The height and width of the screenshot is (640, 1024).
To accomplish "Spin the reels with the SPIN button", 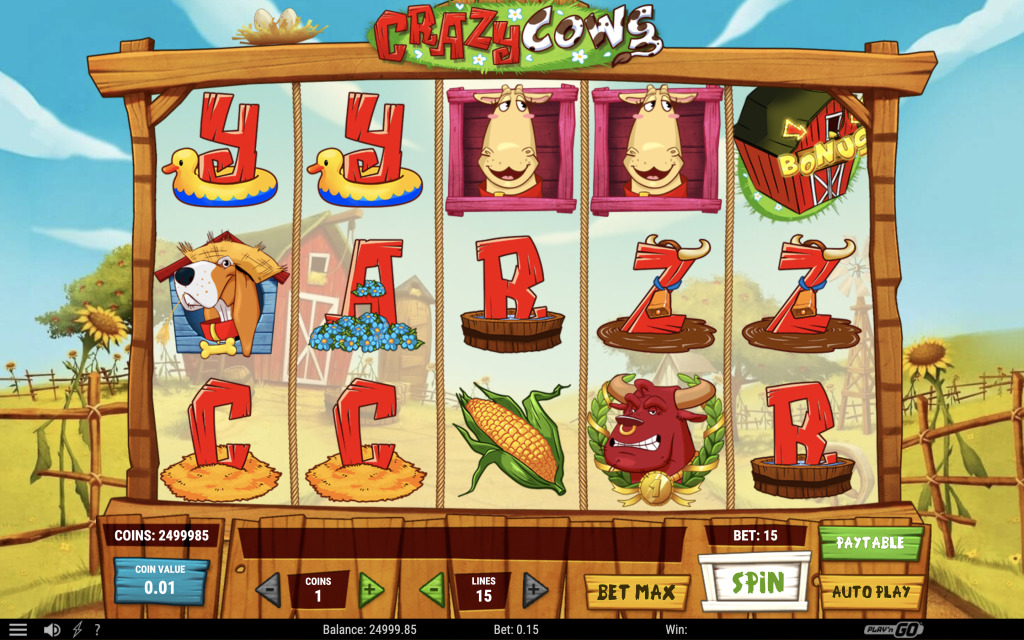I will [x=755, y=582].
